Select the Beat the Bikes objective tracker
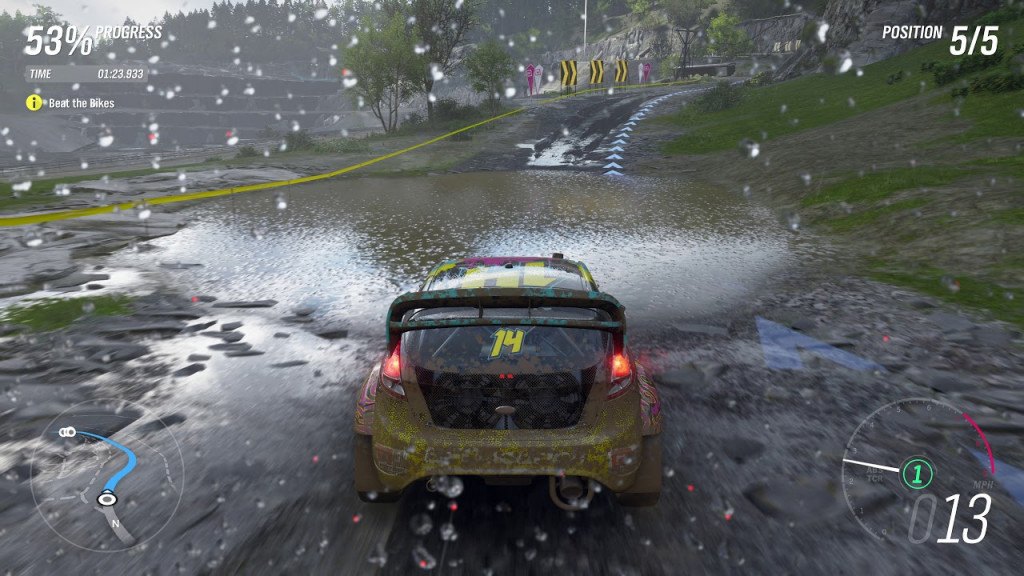1024x576 pixels. tap(70, 103)
